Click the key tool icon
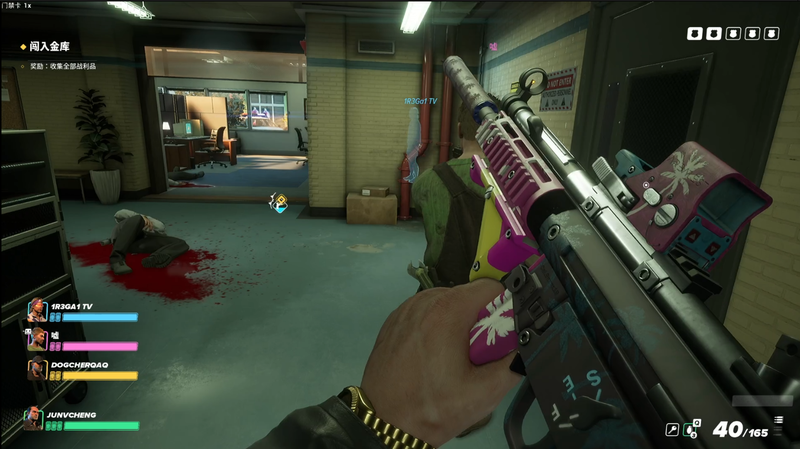800x449 pixels. coord(674,431)
